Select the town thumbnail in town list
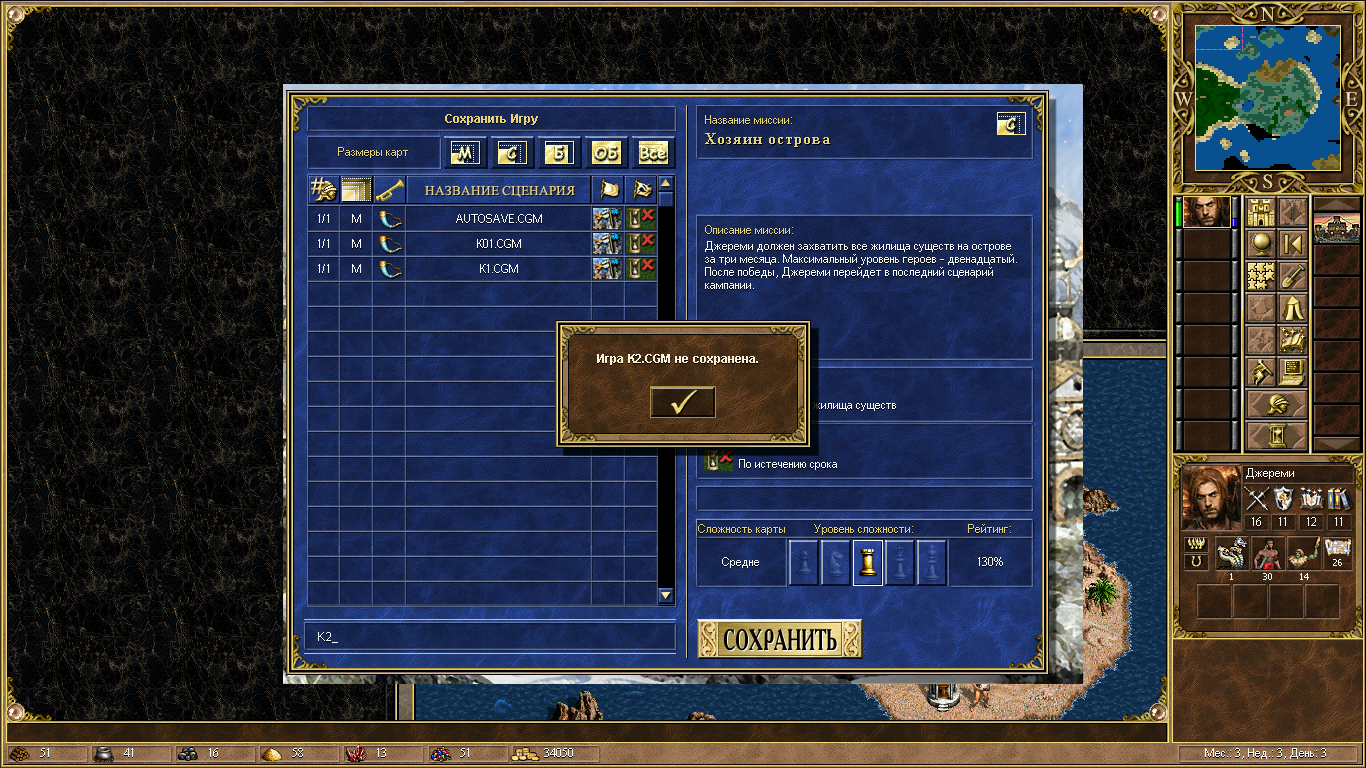Image resolution: width=1366 pixels, height=768 pixels. (1336, 228)
